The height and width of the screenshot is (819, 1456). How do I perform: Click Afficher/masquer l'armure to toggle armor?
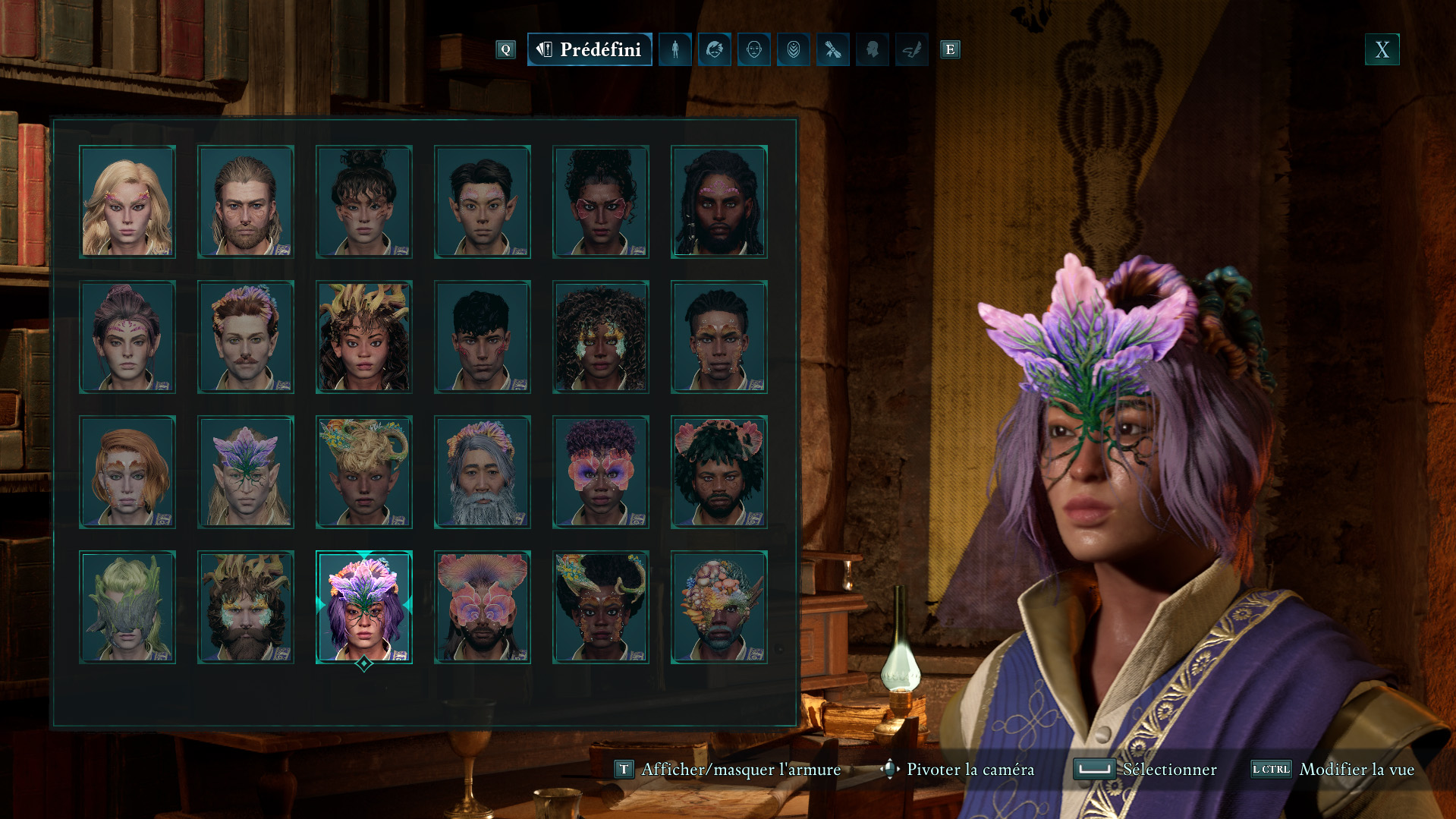[x=741, y=770]
